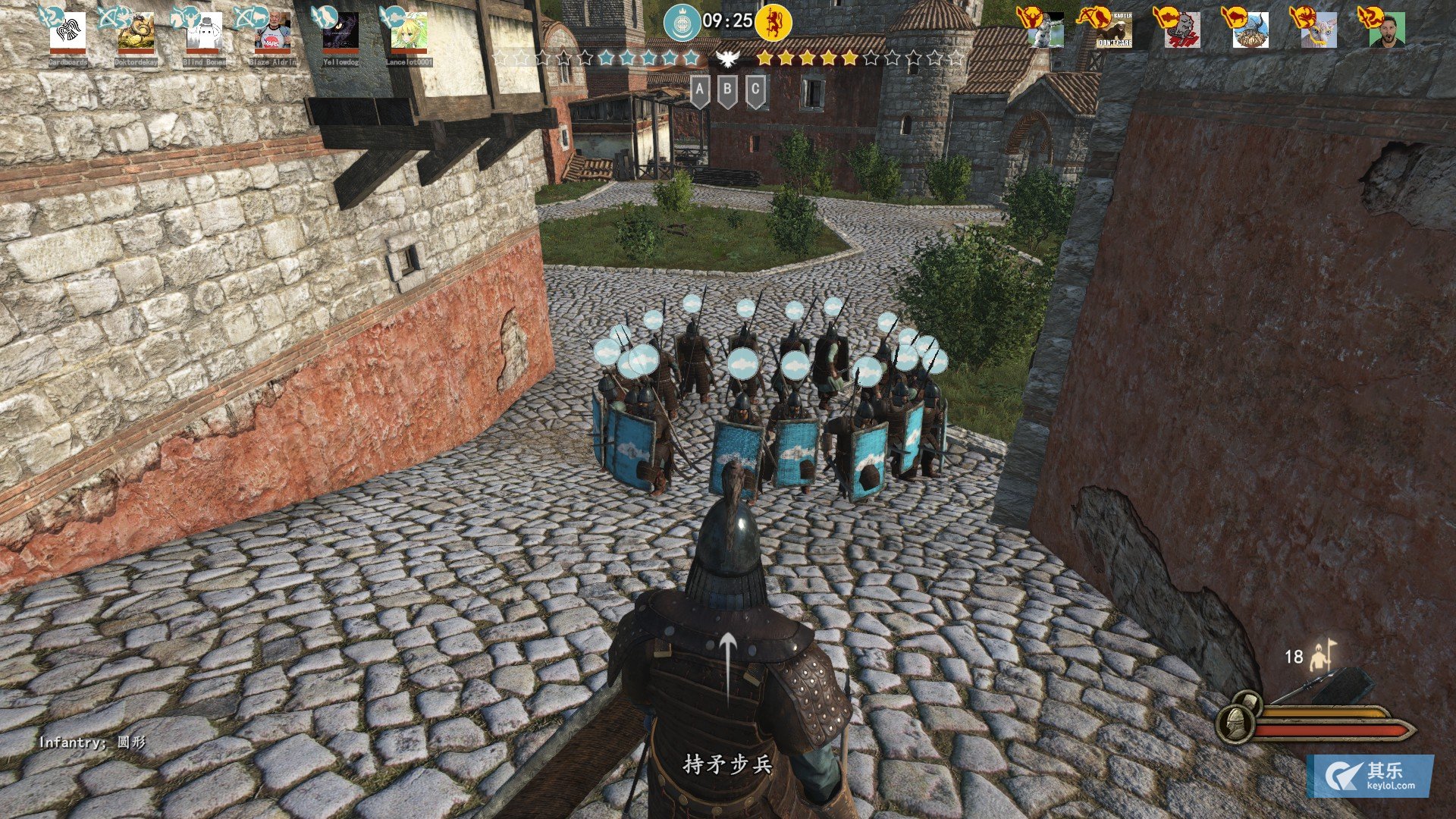Select the green-background man enemy avatar
1456x819 pixels.
click(1387, 31)
